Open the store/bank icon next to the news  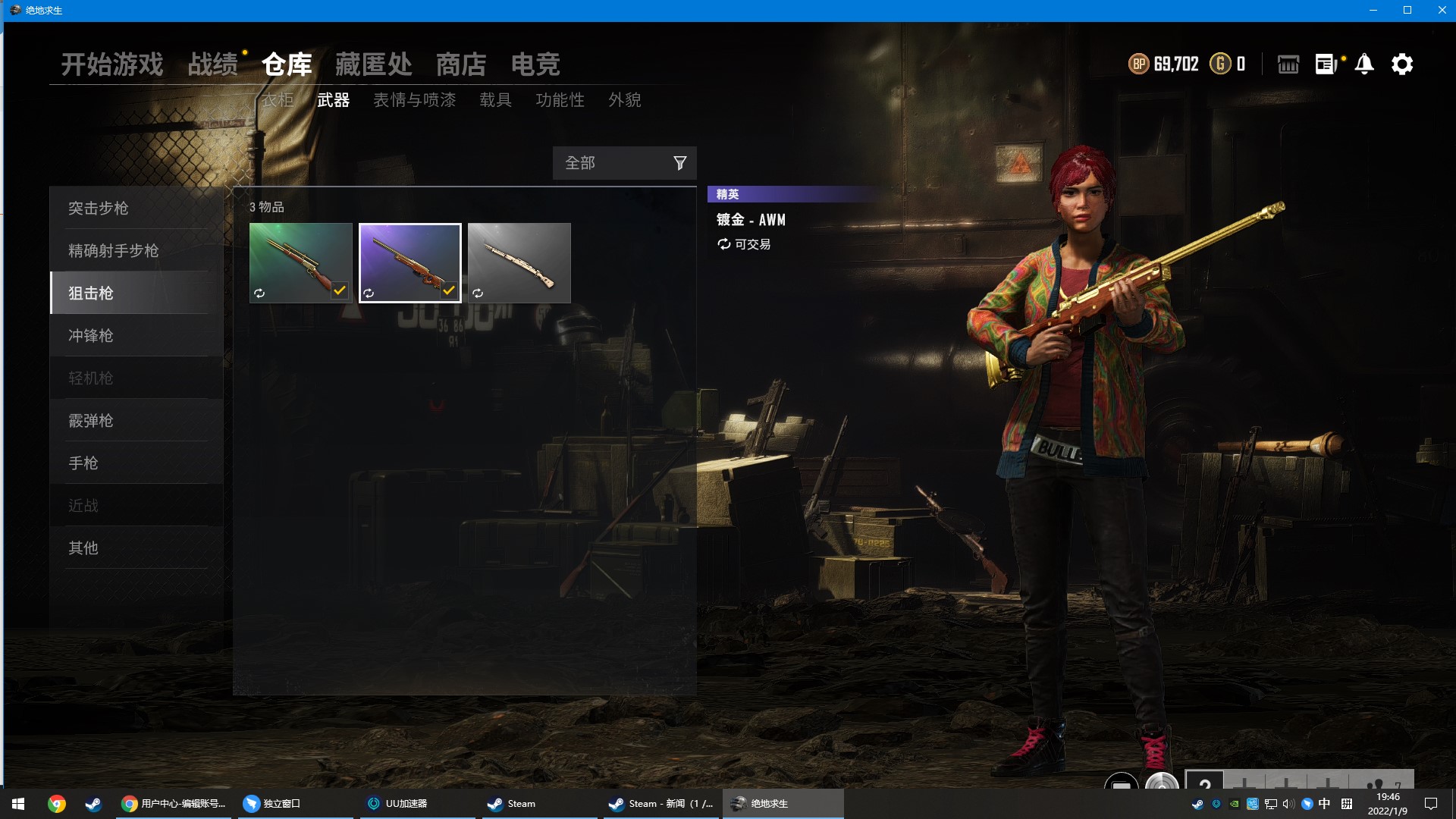[1288, 64]
